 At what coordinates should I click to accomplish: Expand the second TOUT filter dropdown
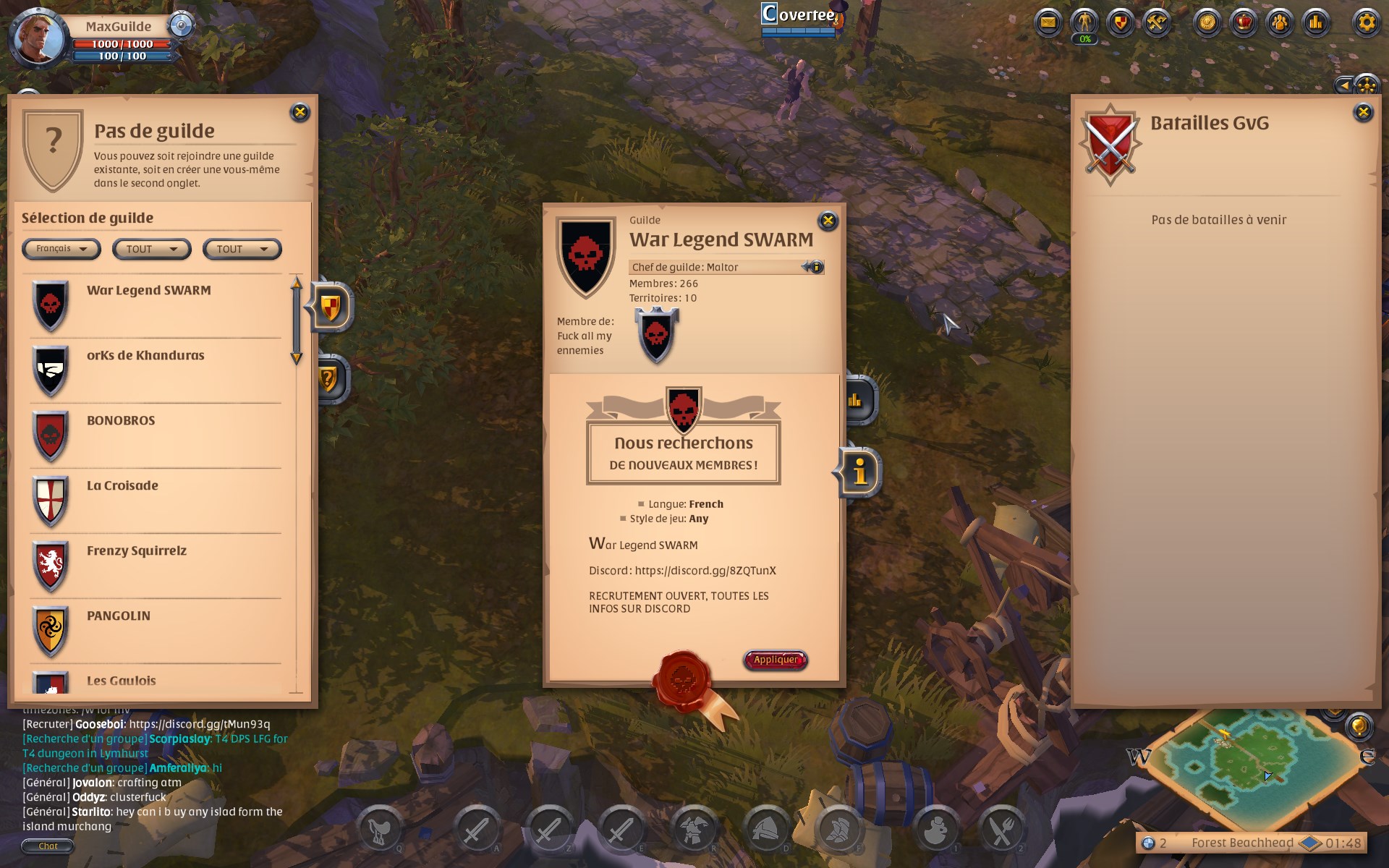point(242,249)
